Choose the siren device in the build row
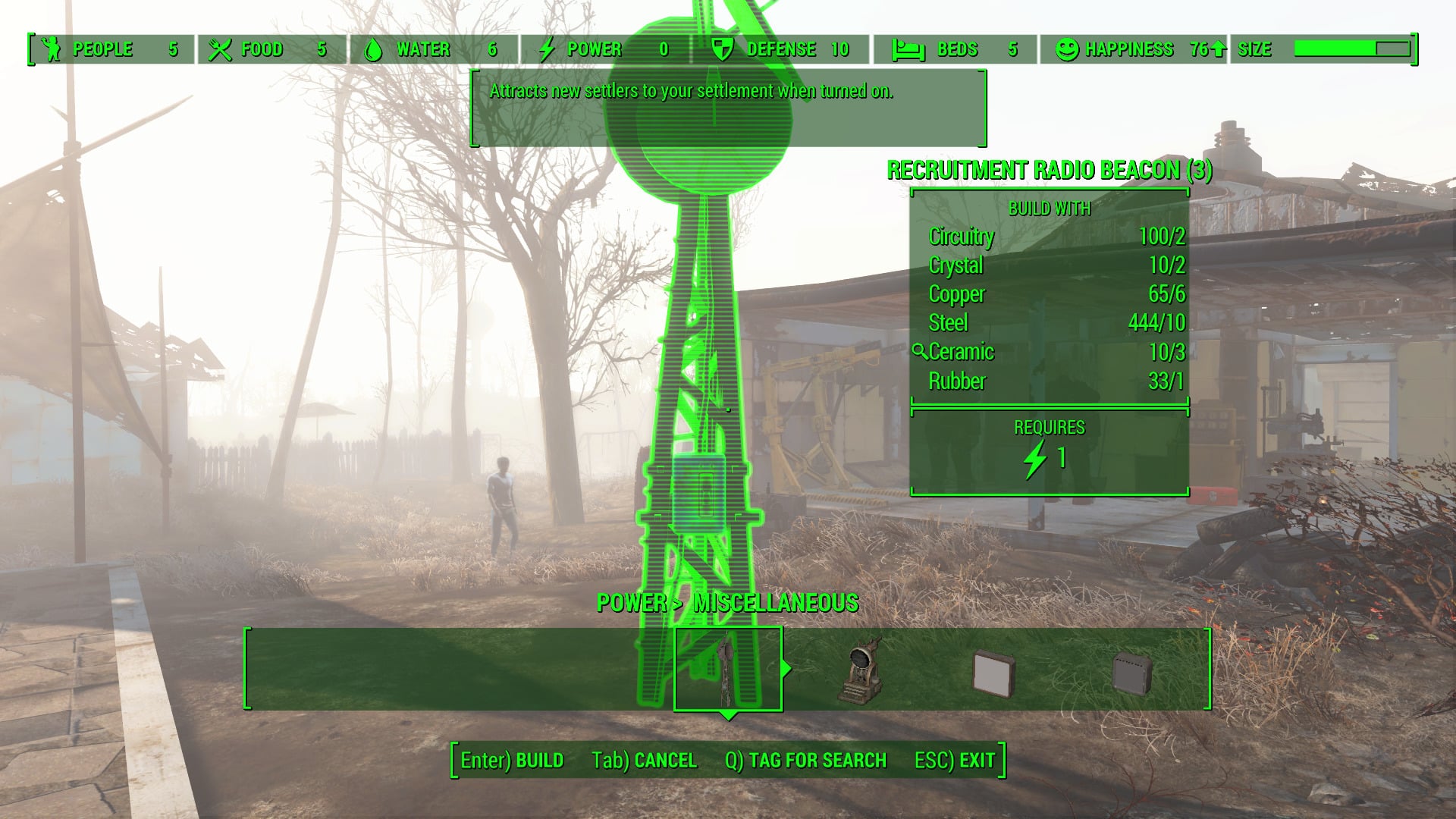 [x=861, y=670]
